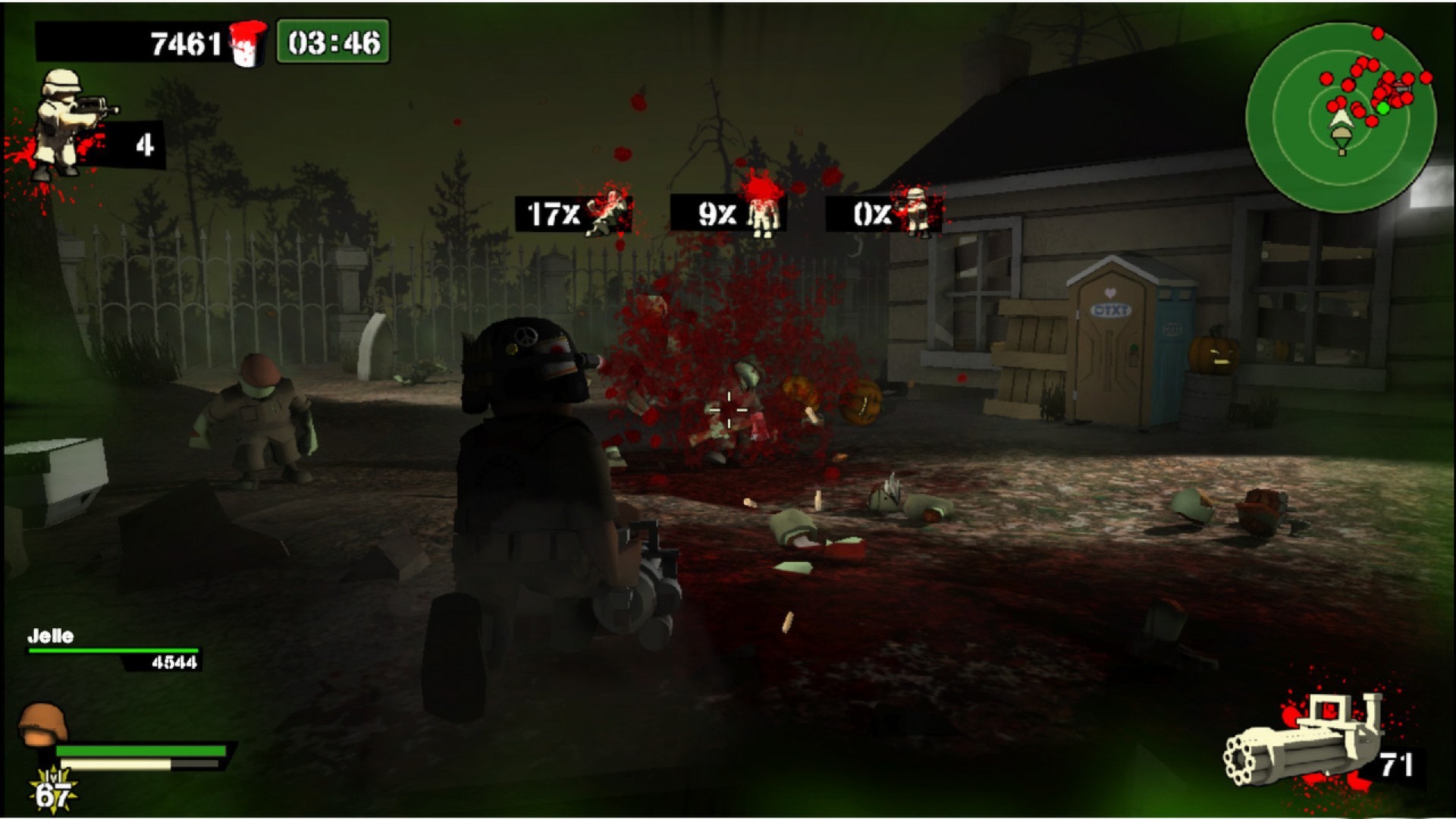1456x819 pixels.
Task: Click the circular green radar minimap
Action: (x=1341, y=118)
